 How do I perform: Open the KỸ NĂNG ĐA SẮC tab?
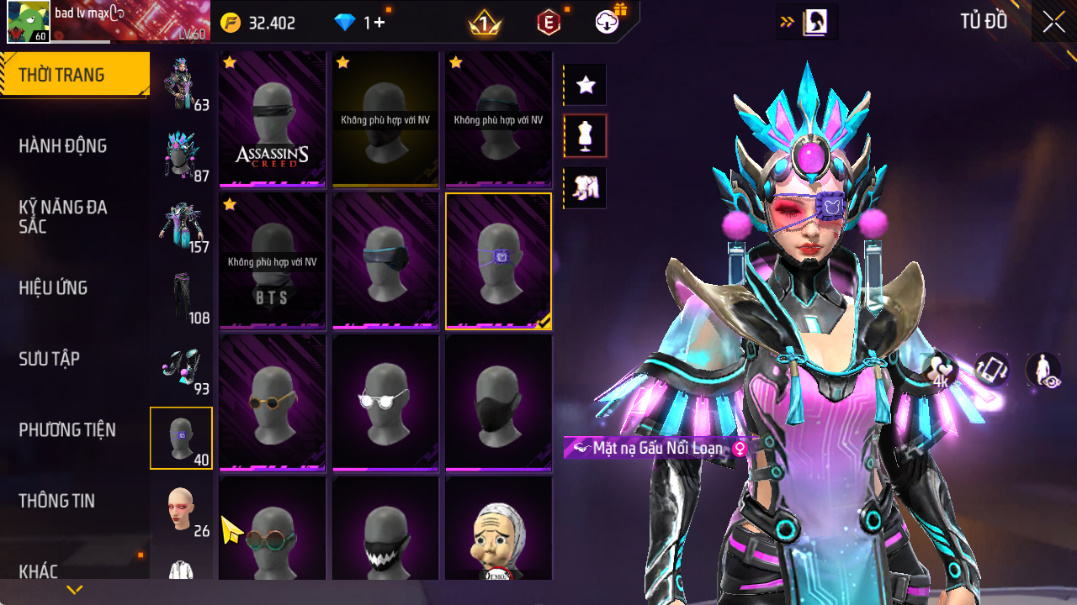62,217
